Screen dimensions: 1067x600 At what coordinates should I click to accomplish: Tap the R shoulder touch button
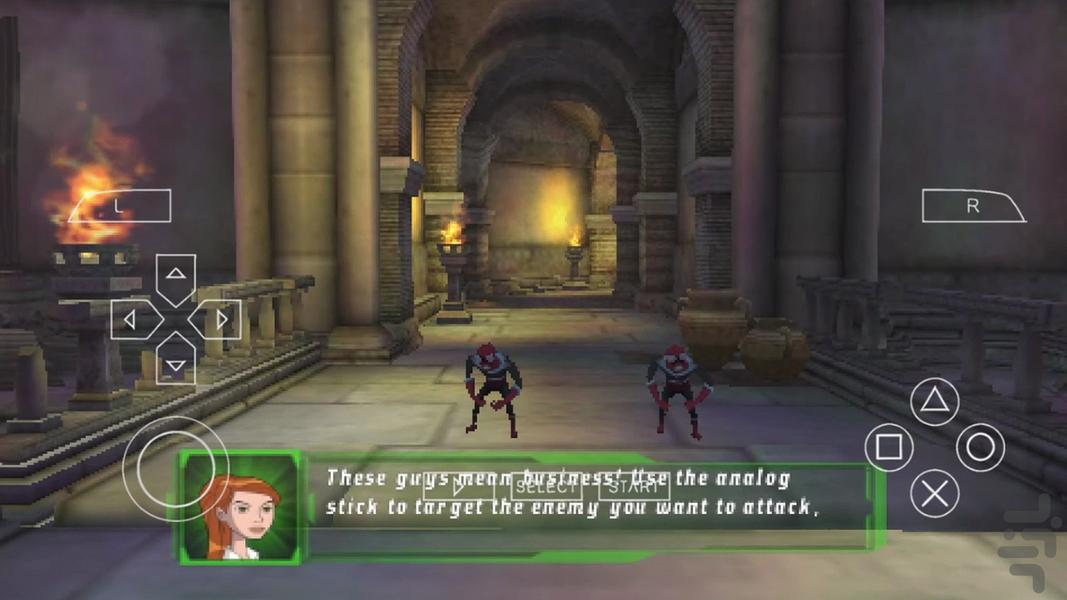pyautogui.click(x=973, y=207)
